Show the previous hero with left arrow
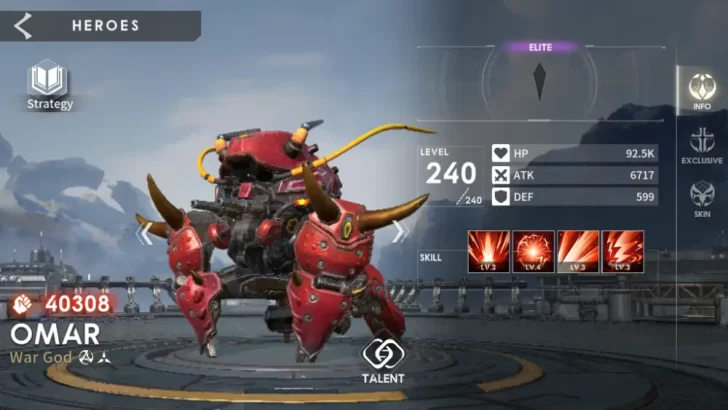 146,233
